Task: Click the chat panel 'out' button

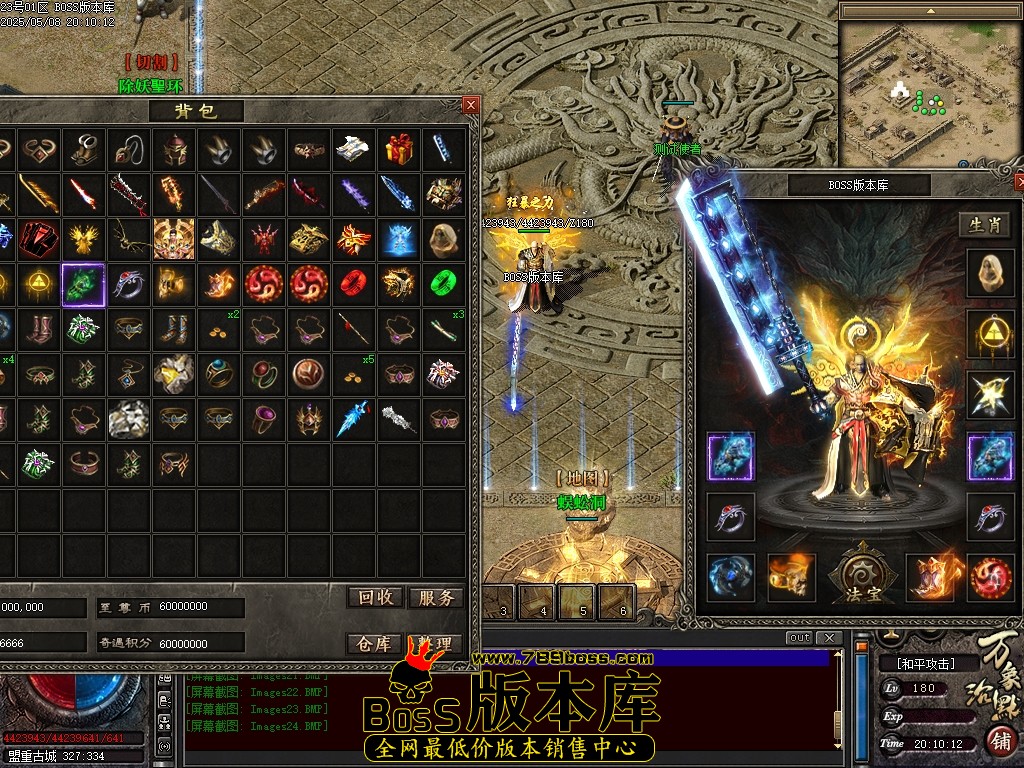Action: coord(799,638)
